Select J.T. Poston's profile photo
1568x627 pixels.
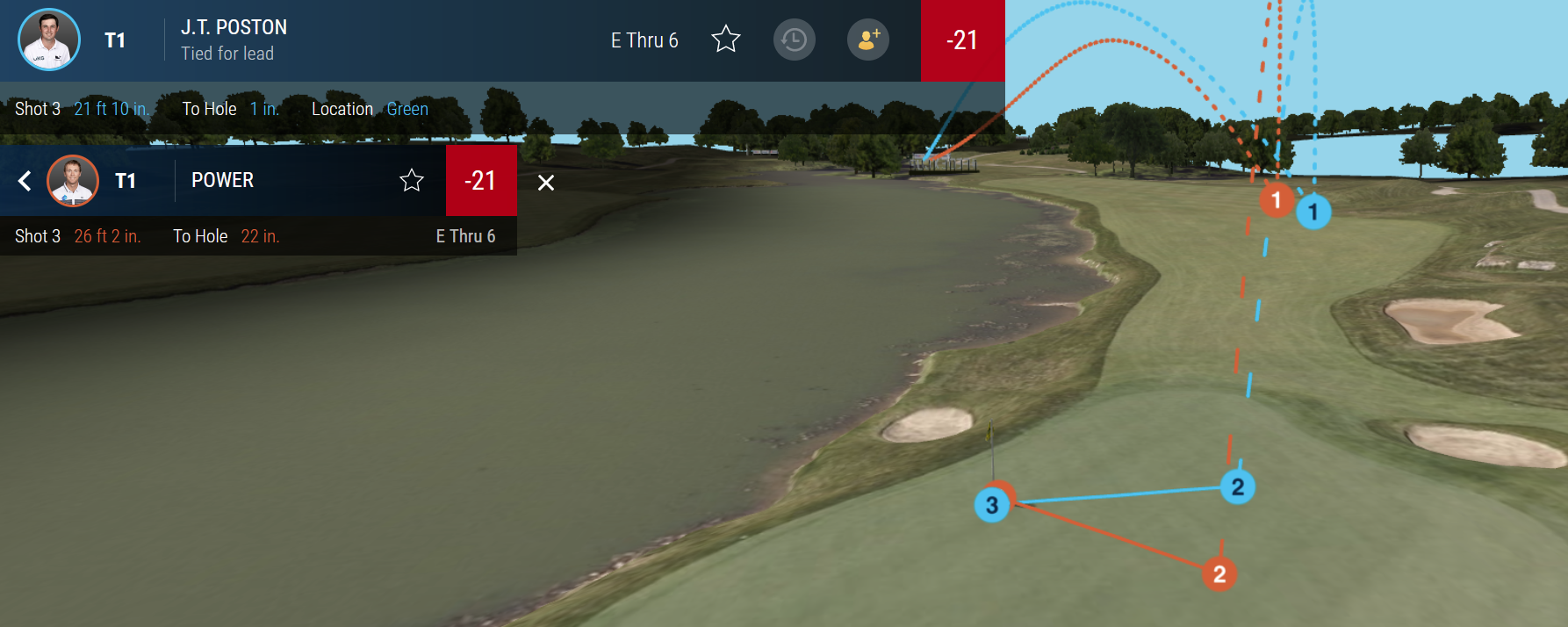pos(49,40)
